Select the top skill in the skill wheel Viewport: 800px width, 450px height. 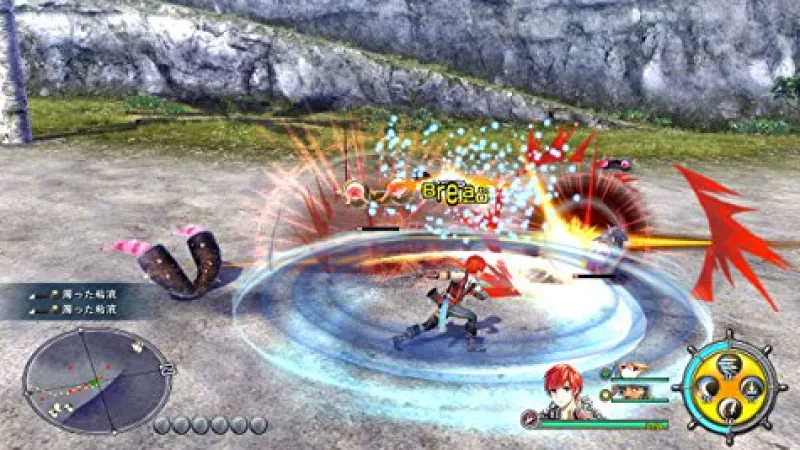tap(729, 362)
